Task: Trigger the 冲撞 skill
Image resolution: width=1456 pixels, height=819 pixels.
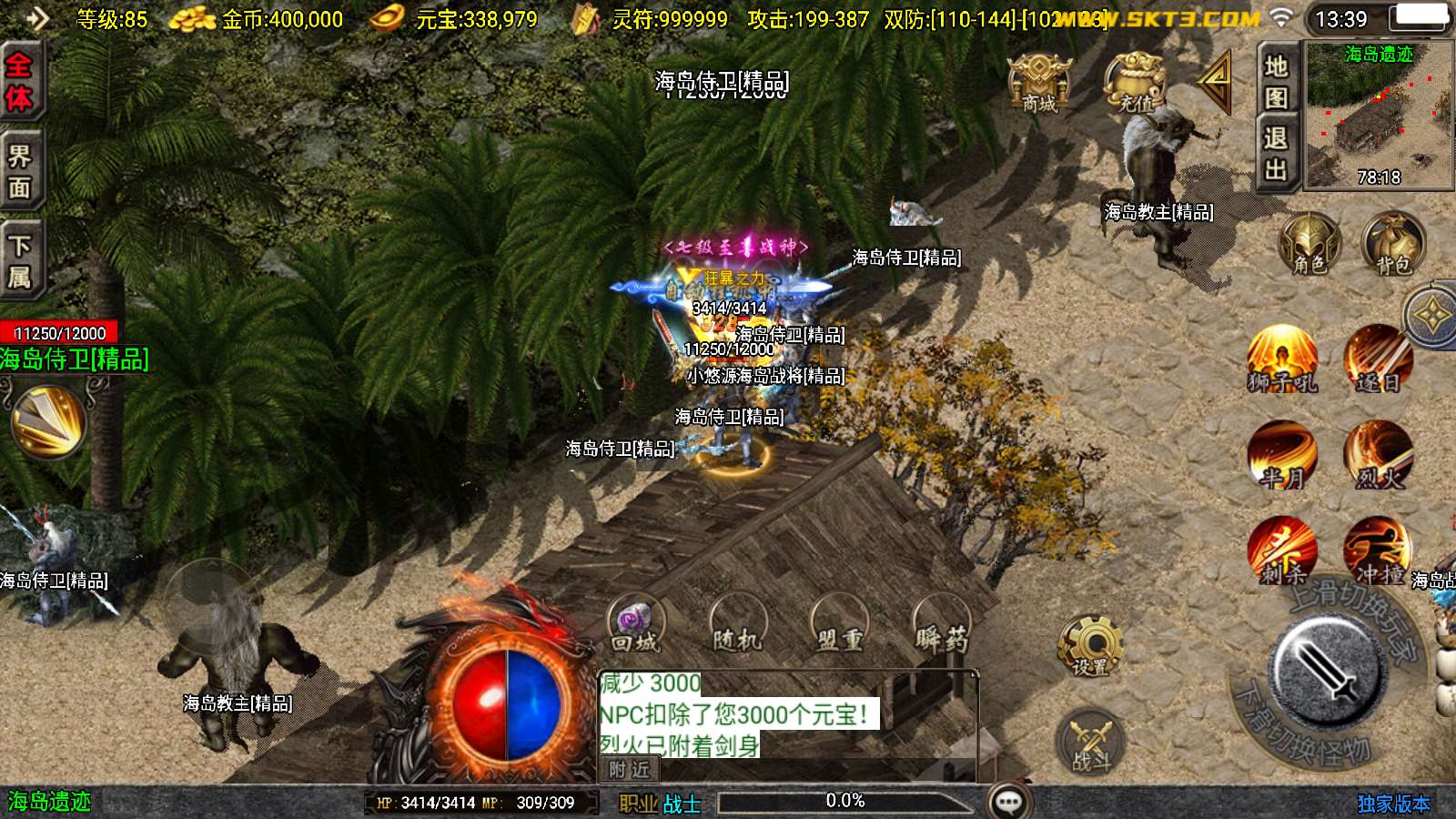Action: (1378, 551)
